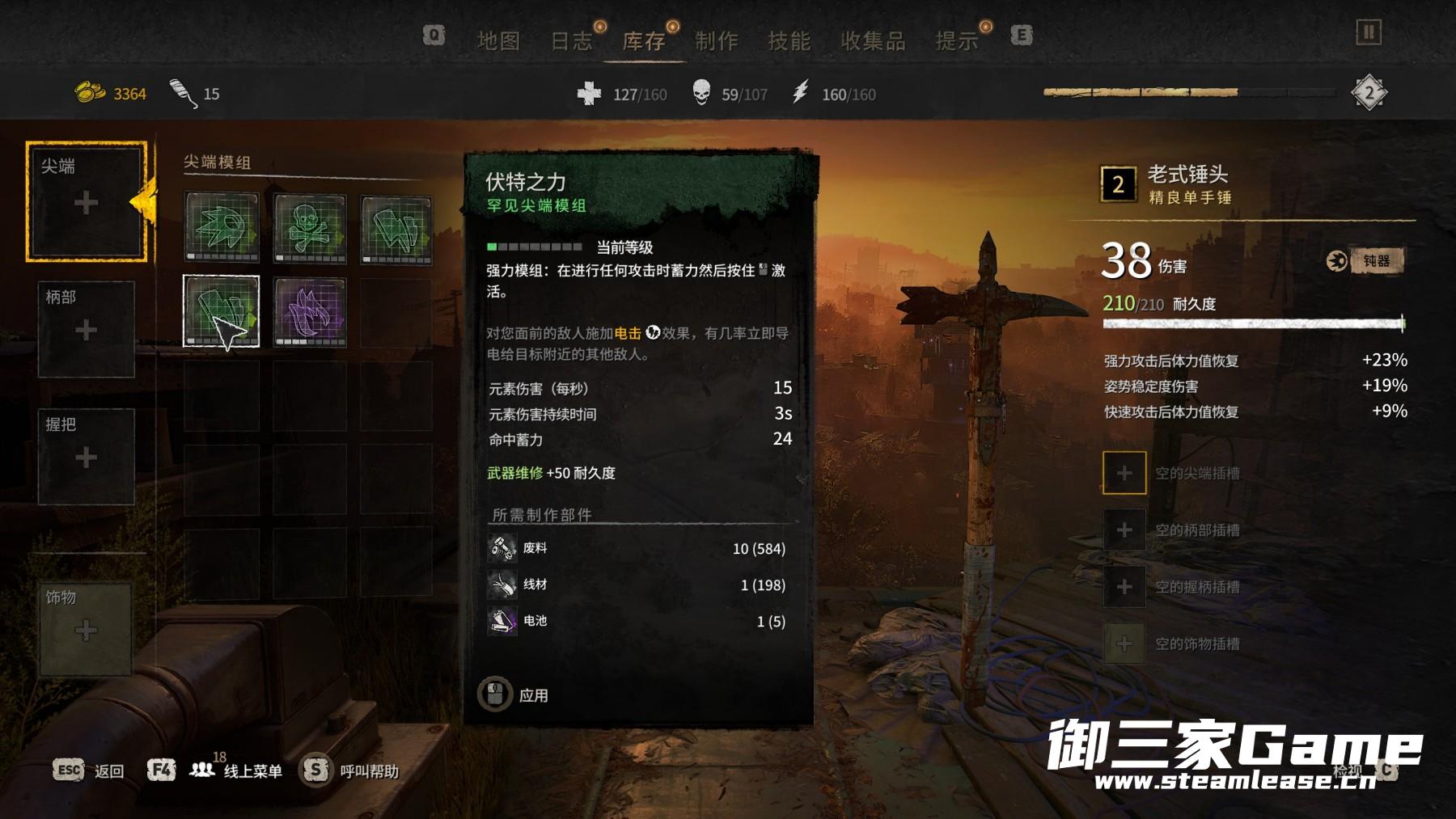Open the 日志 tab
The image size is (1456, 819).
pos(571,40)
